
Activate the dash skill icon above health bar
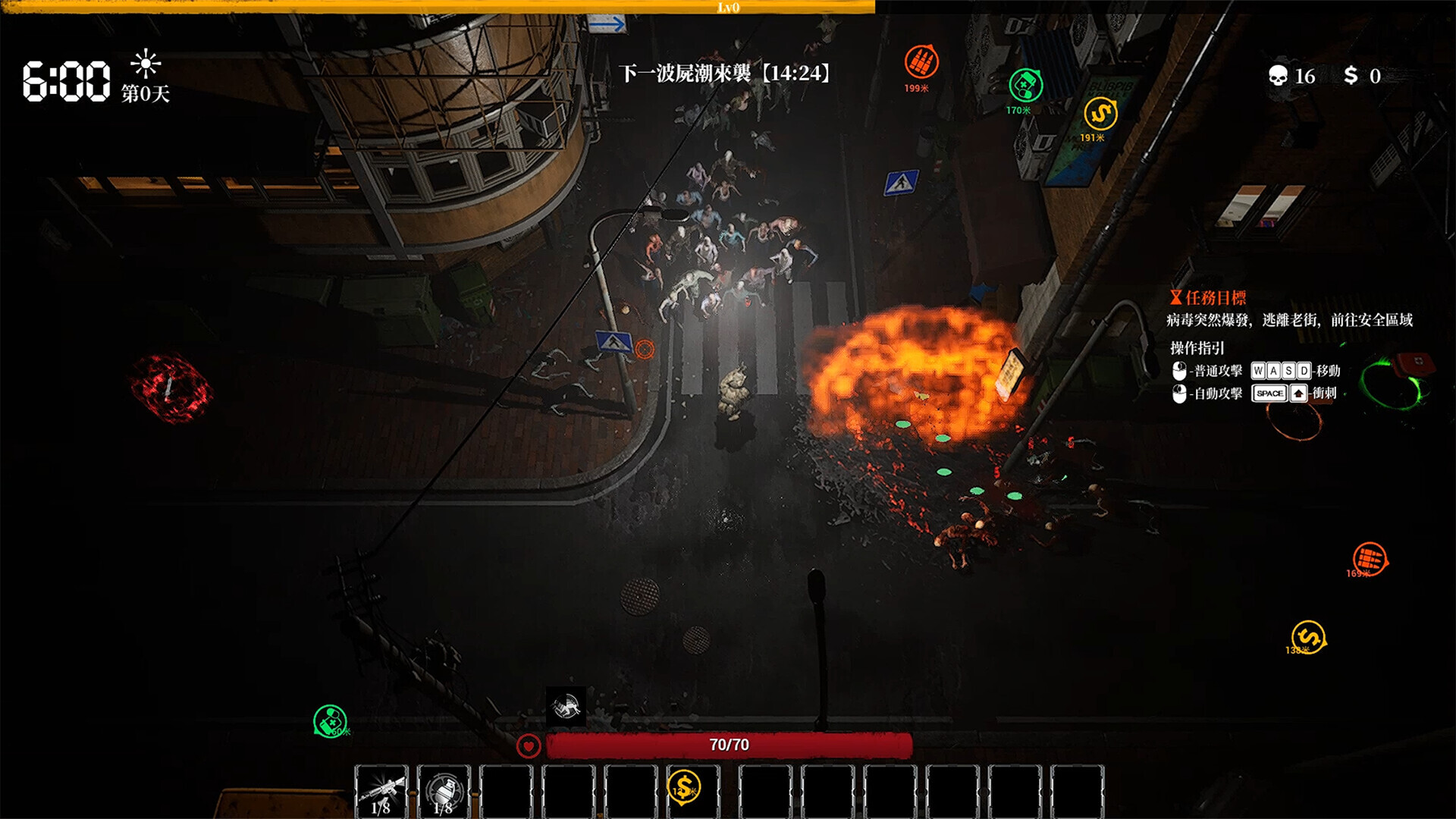pyautogui.click(x=566, y=707)
